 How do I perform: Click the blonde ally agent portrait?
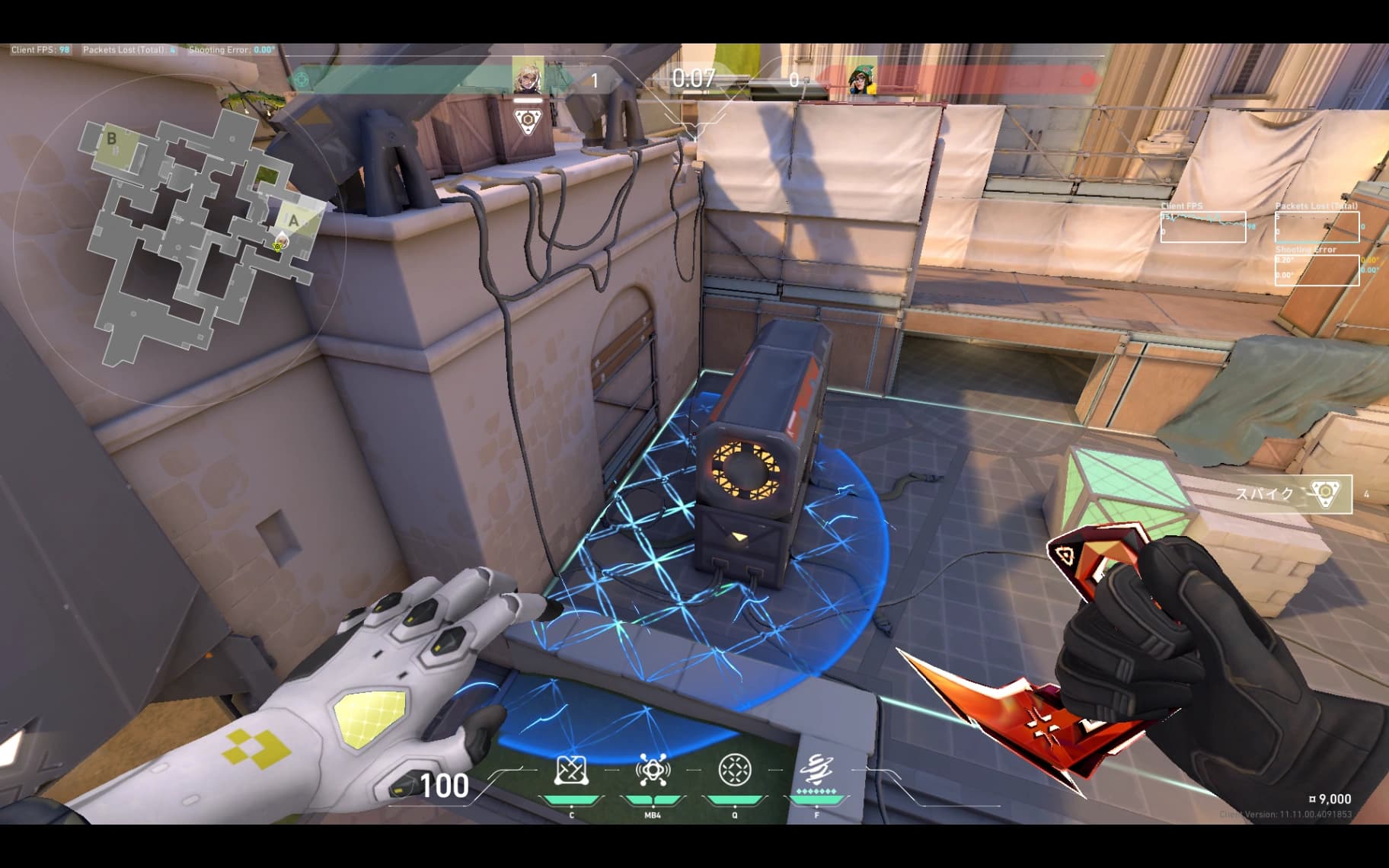(526, 76)
